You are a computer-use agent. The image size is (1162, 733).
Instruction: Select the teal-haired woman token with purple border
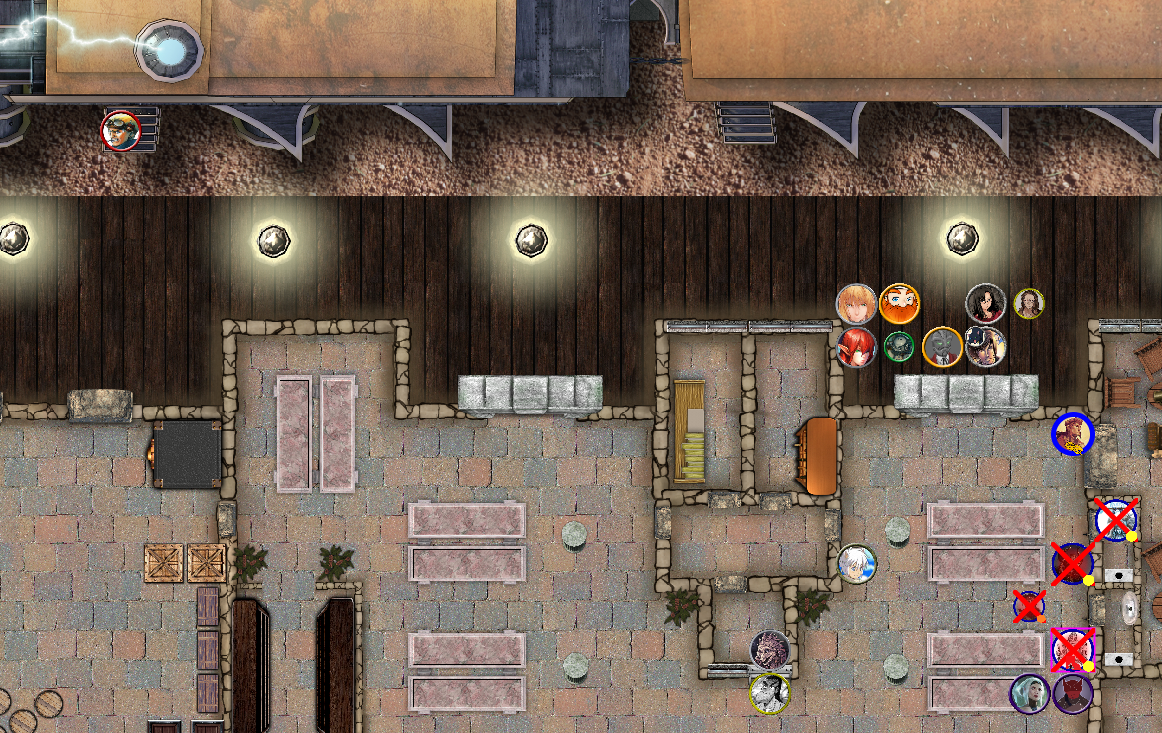coord(1029,694)
